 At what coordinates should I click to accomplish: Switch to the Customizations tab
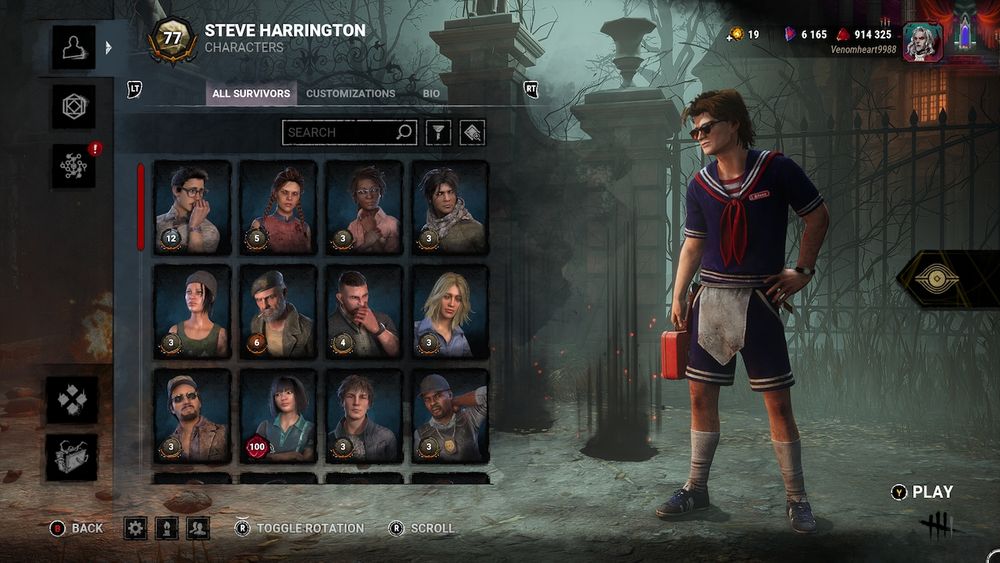(x=350, y=94)
